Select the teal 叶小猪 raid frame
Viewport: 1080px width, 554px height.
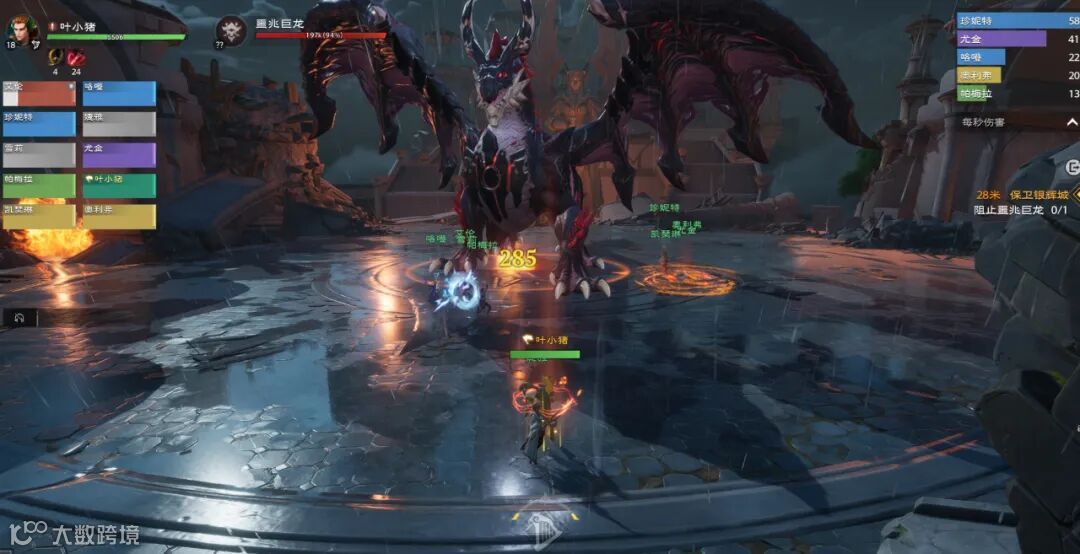(119, 186)
